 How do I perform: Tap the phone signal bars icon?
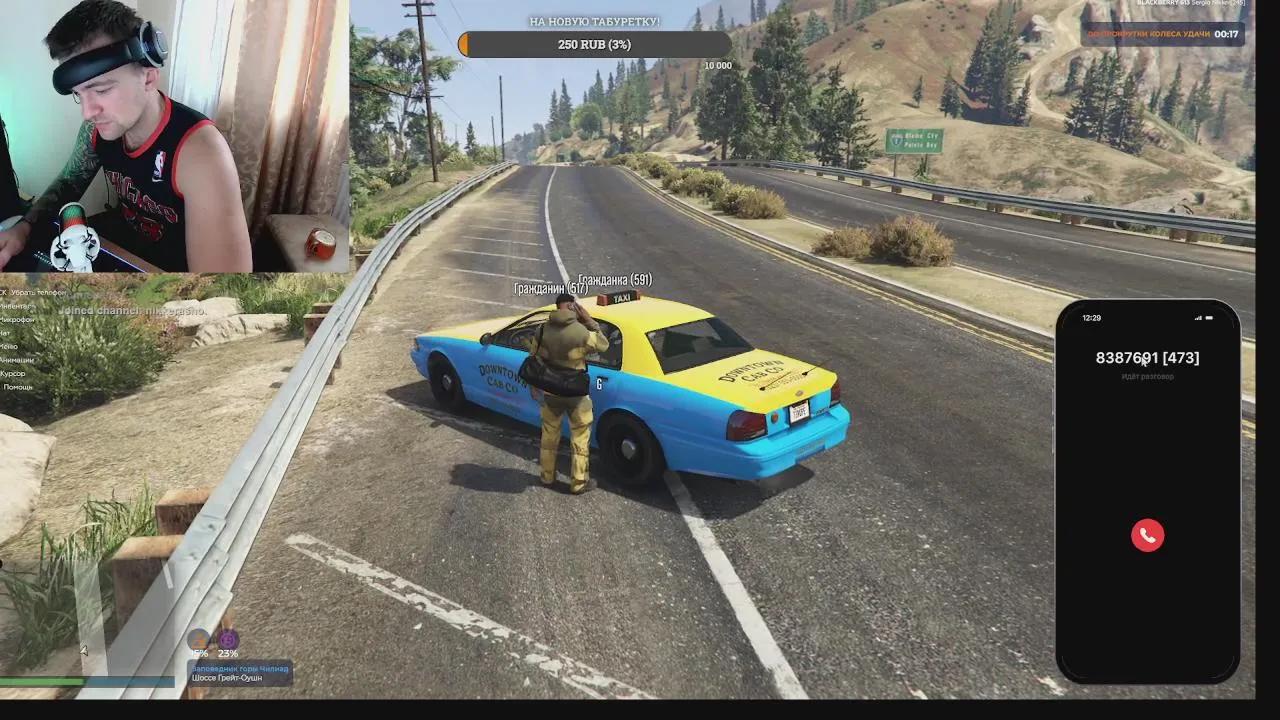pyautogui.click(x=1198, y=317)
